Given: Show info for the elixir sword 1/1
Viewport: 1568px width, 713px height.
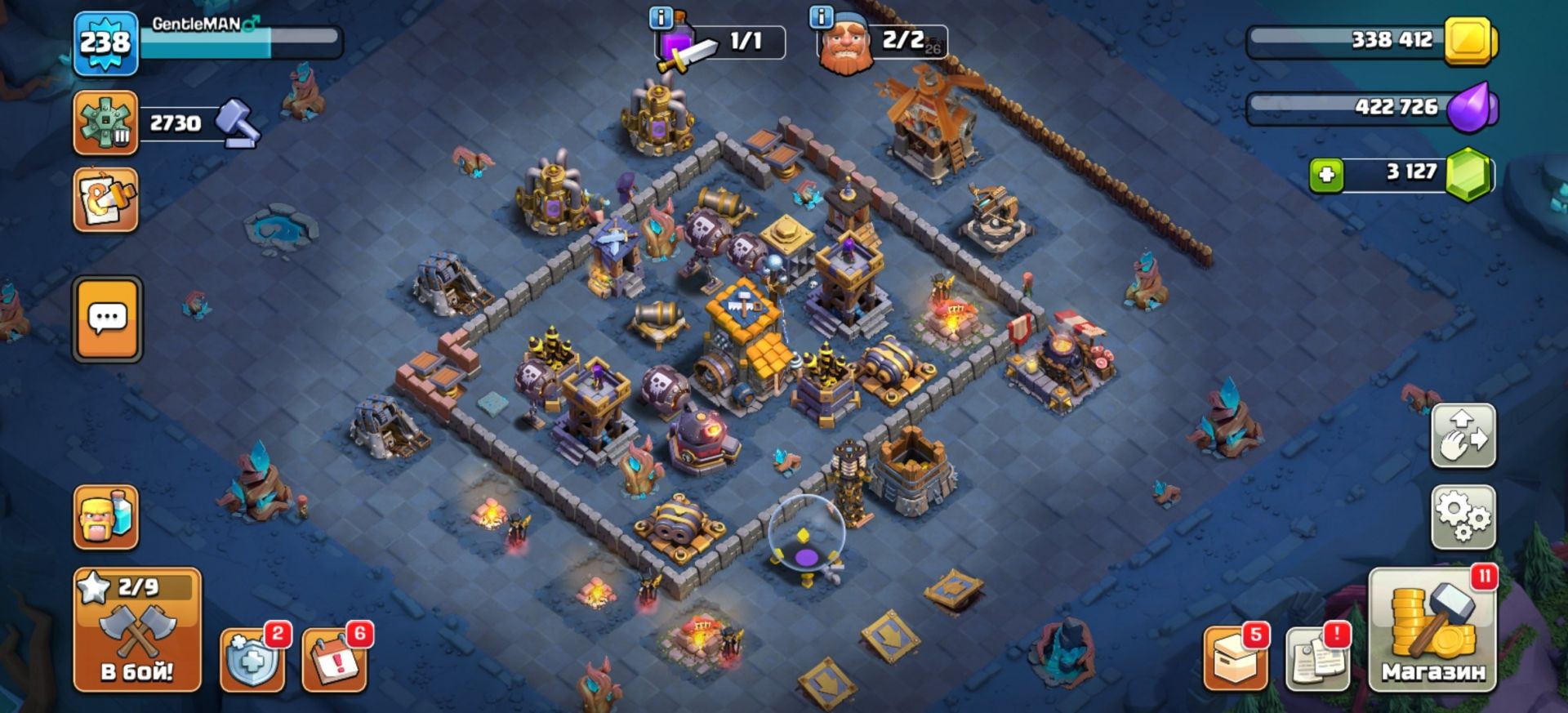Looking at the screenshot, I should point(661,18).
